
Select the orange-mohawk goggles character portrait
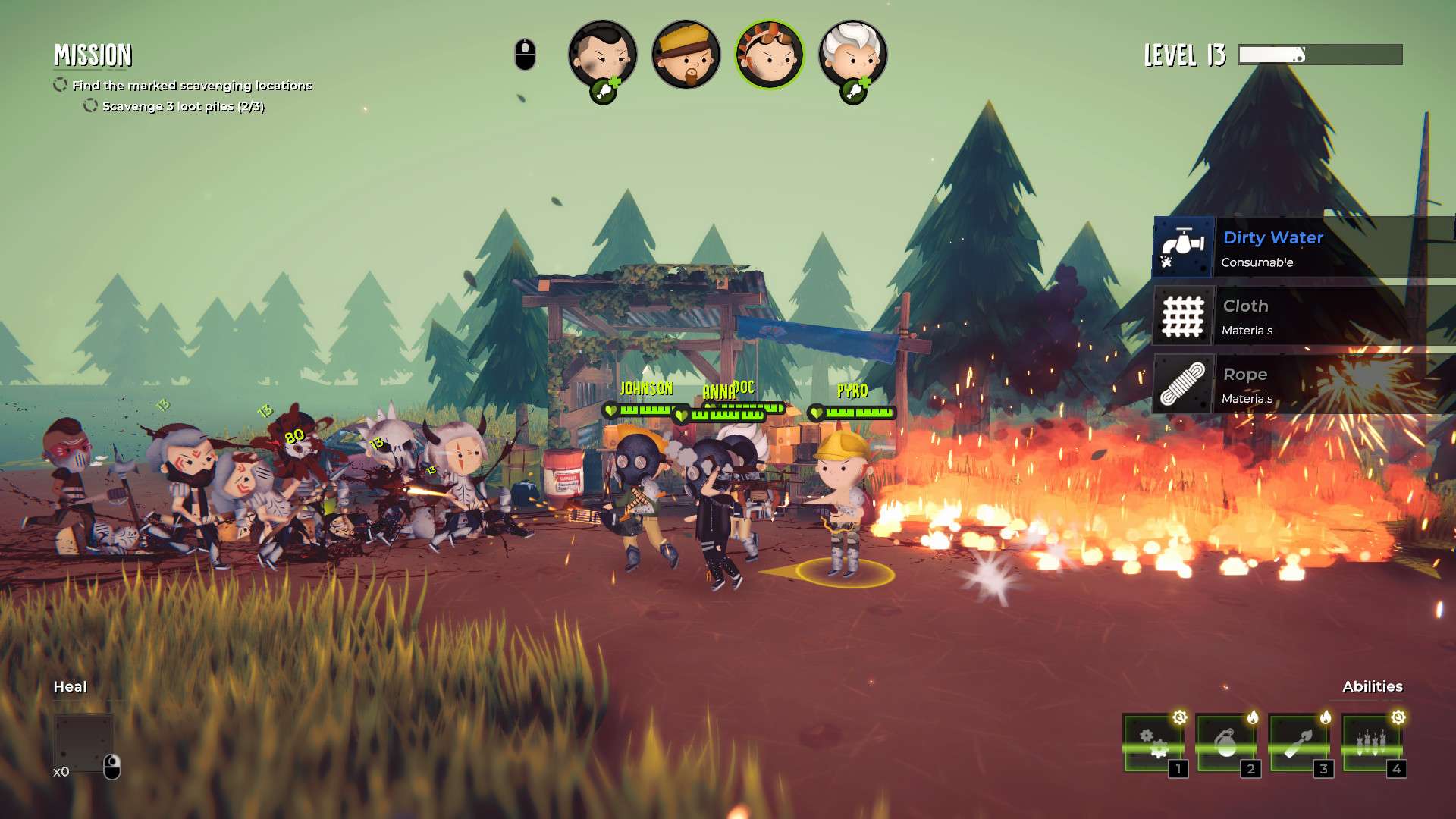pos(769,55)
